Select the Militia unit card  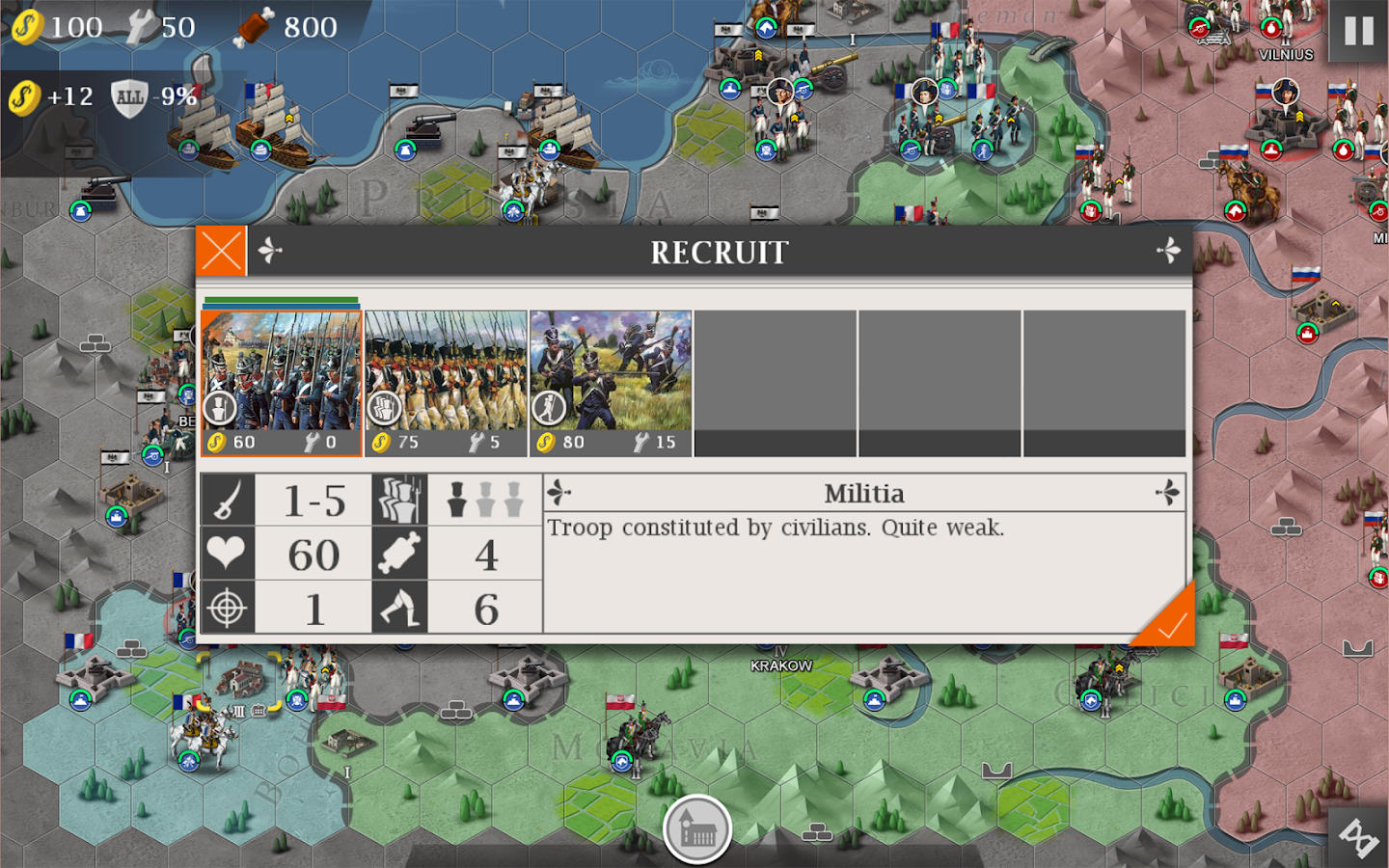282,376
